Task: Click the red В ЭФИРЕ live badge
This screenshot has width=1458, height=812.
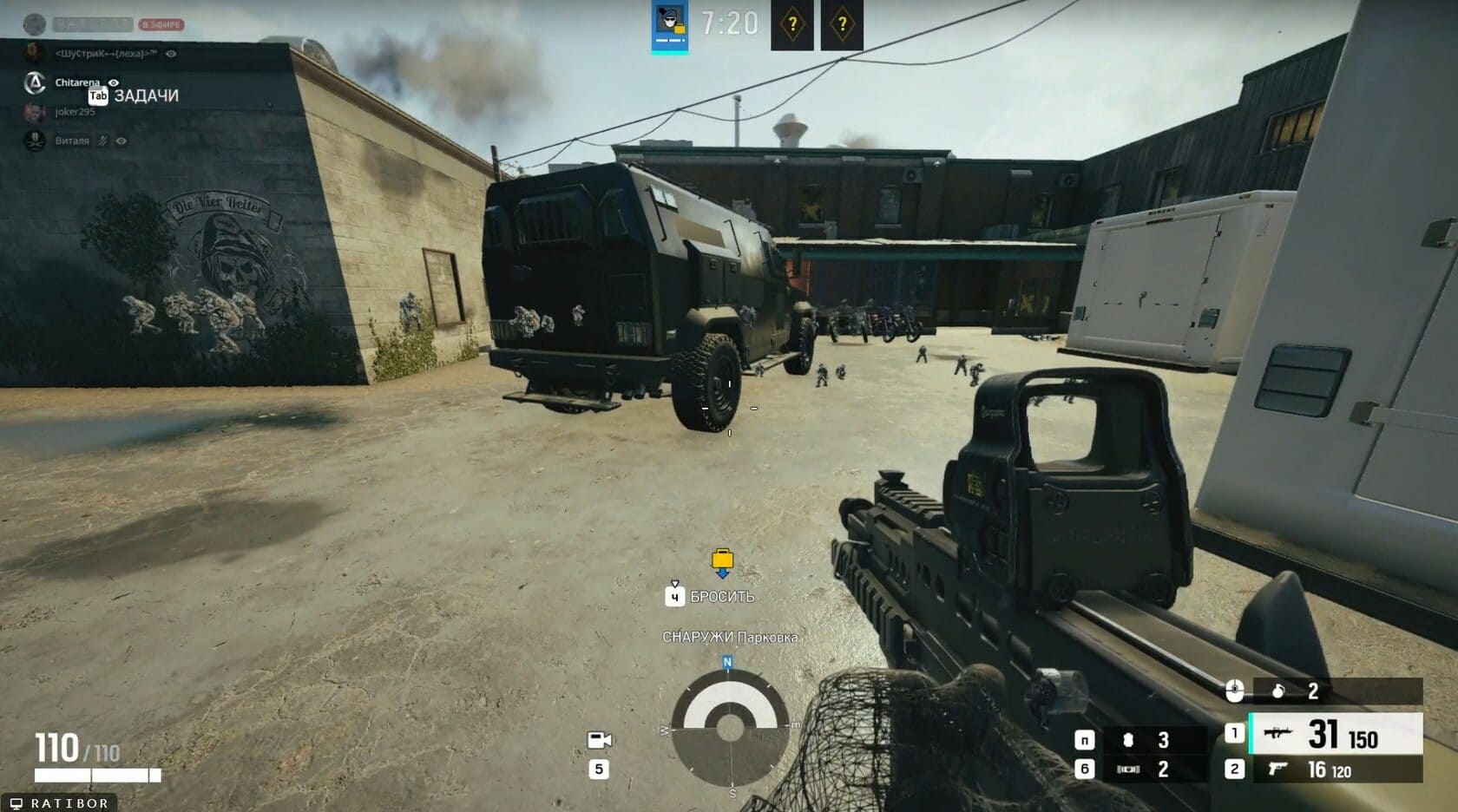Action: point(161,24)
